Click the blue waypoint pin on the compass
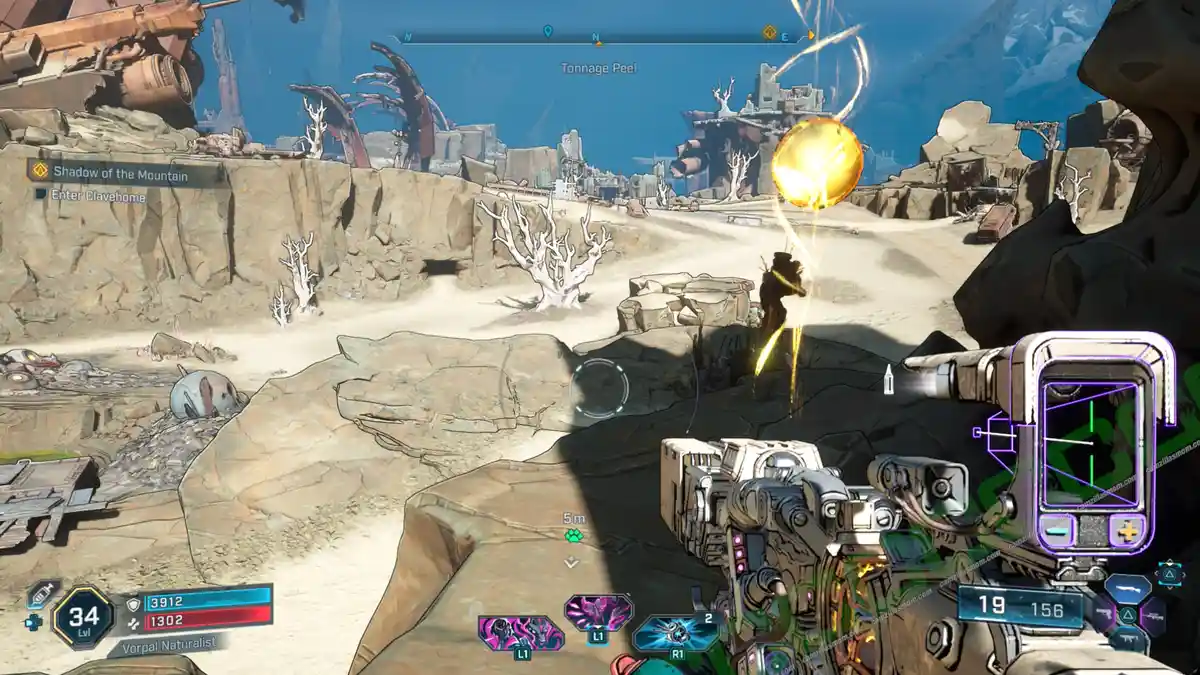This screenshot has height=675, width=1200. [x=548, y=32]
